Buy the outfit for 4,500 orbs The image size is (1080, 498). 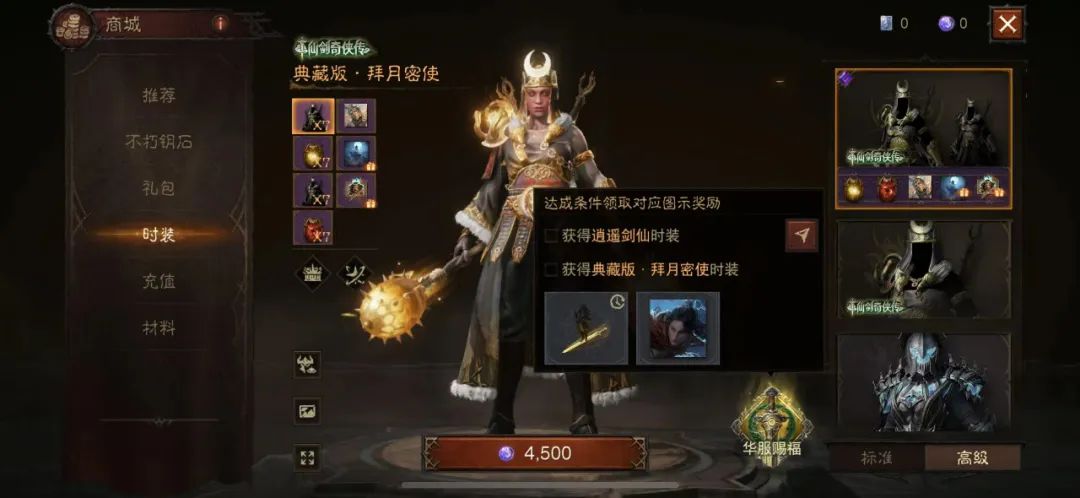click(x=535, y=453)
